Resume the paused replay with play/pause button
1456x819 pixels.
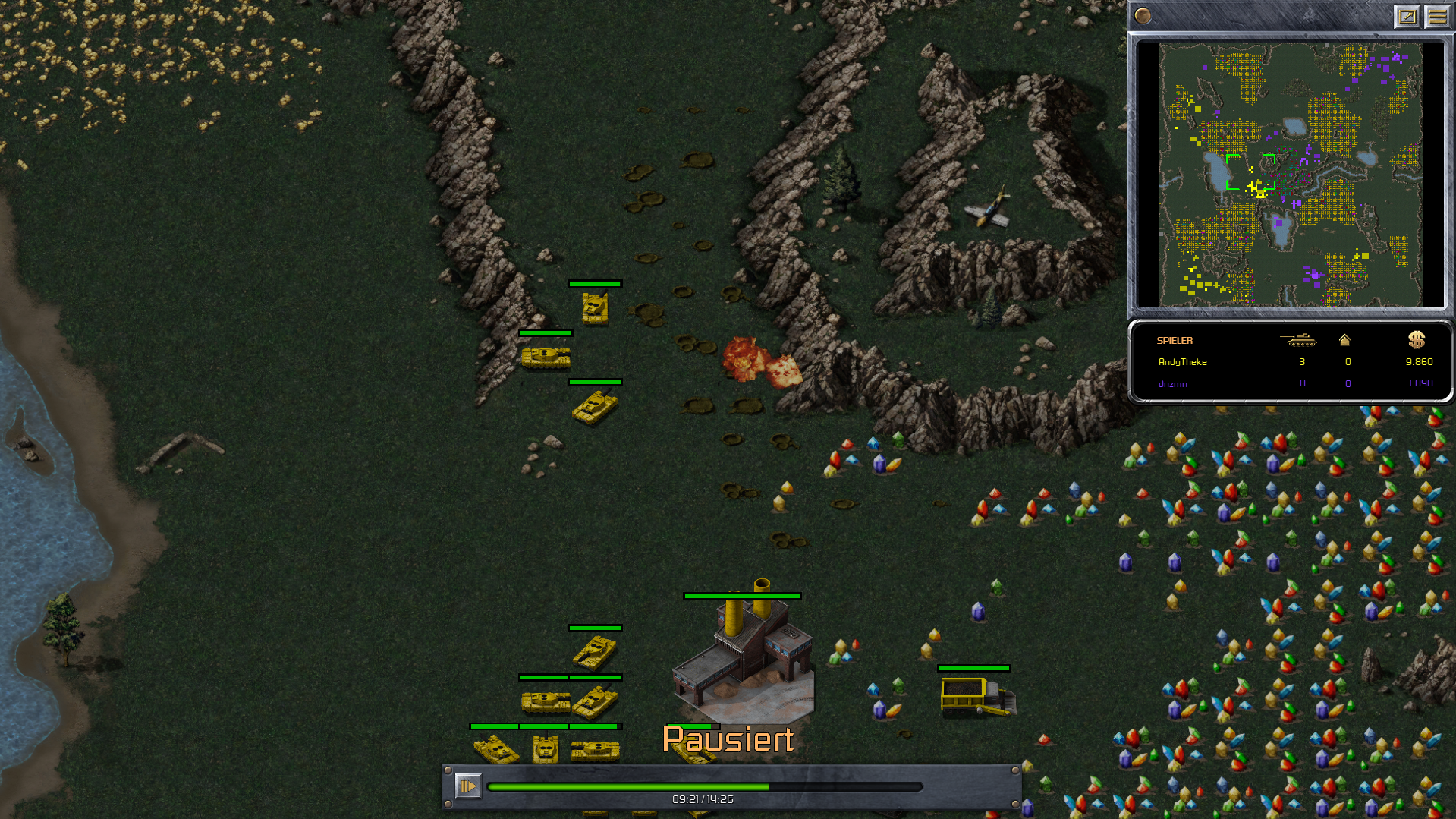(467, 786)
